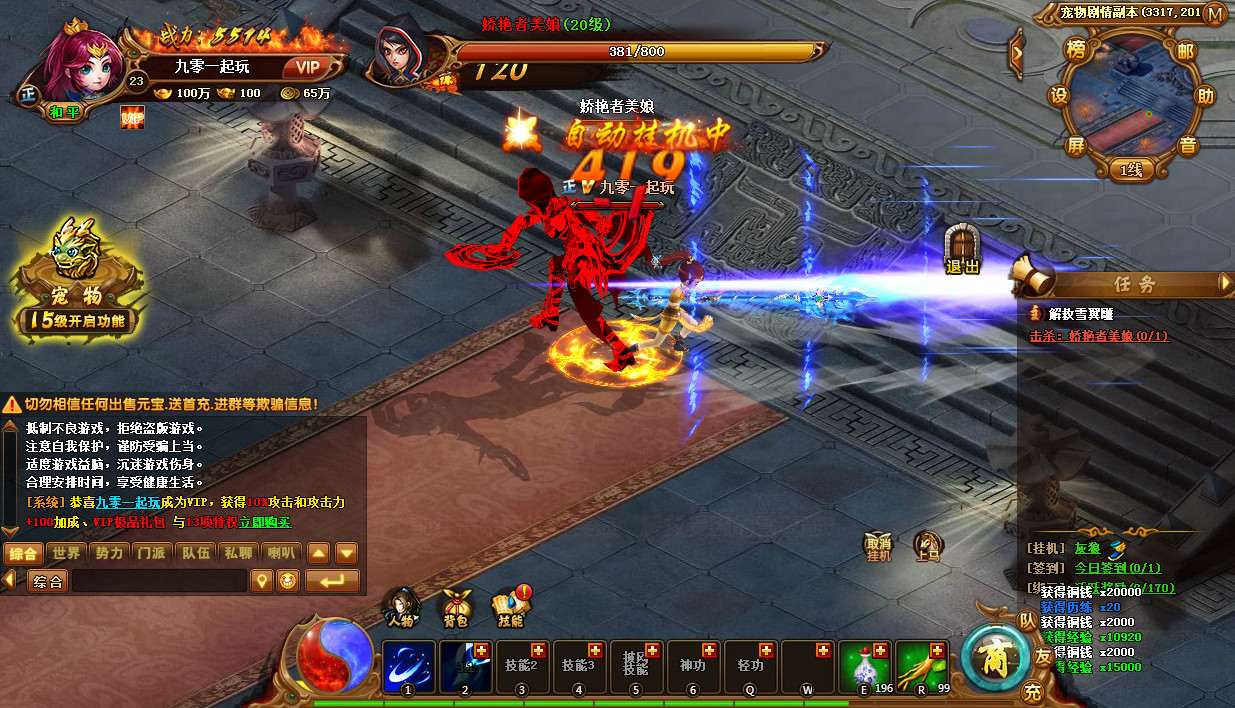Mount the horse with 上马
Screen dimensions: 1235x708
click(928, 546)
